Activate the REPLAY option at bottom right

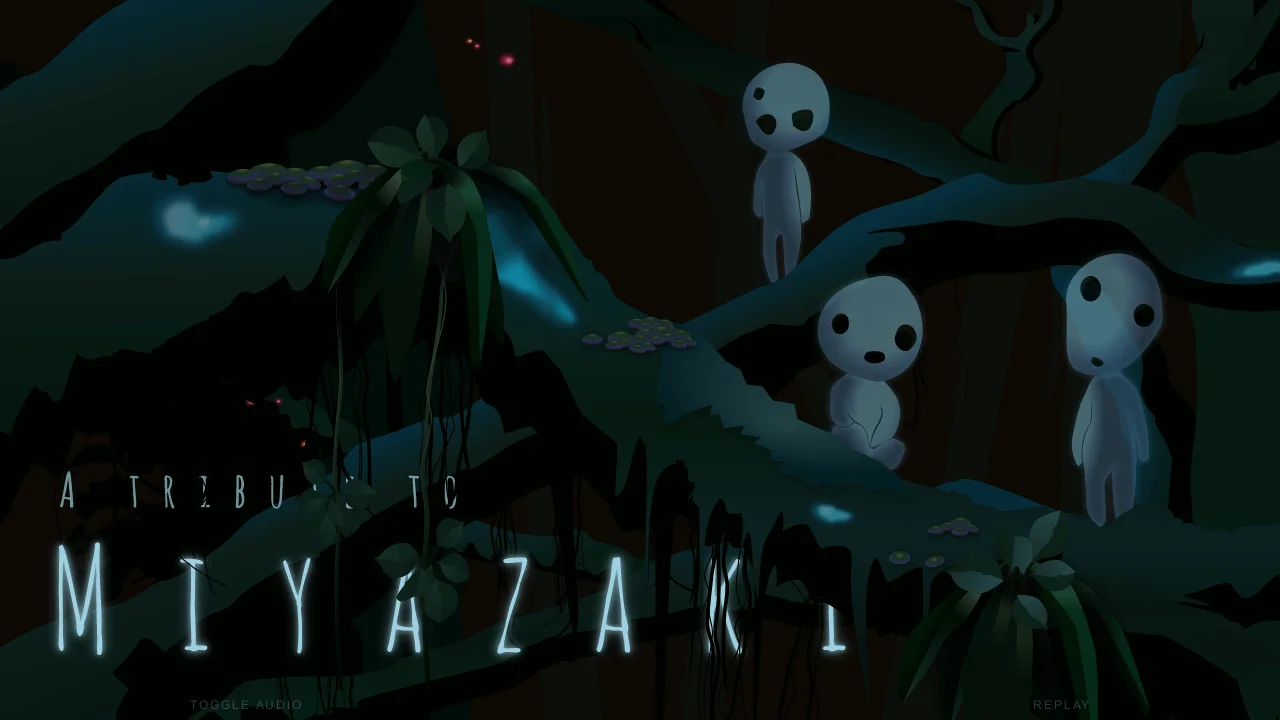1063,705
